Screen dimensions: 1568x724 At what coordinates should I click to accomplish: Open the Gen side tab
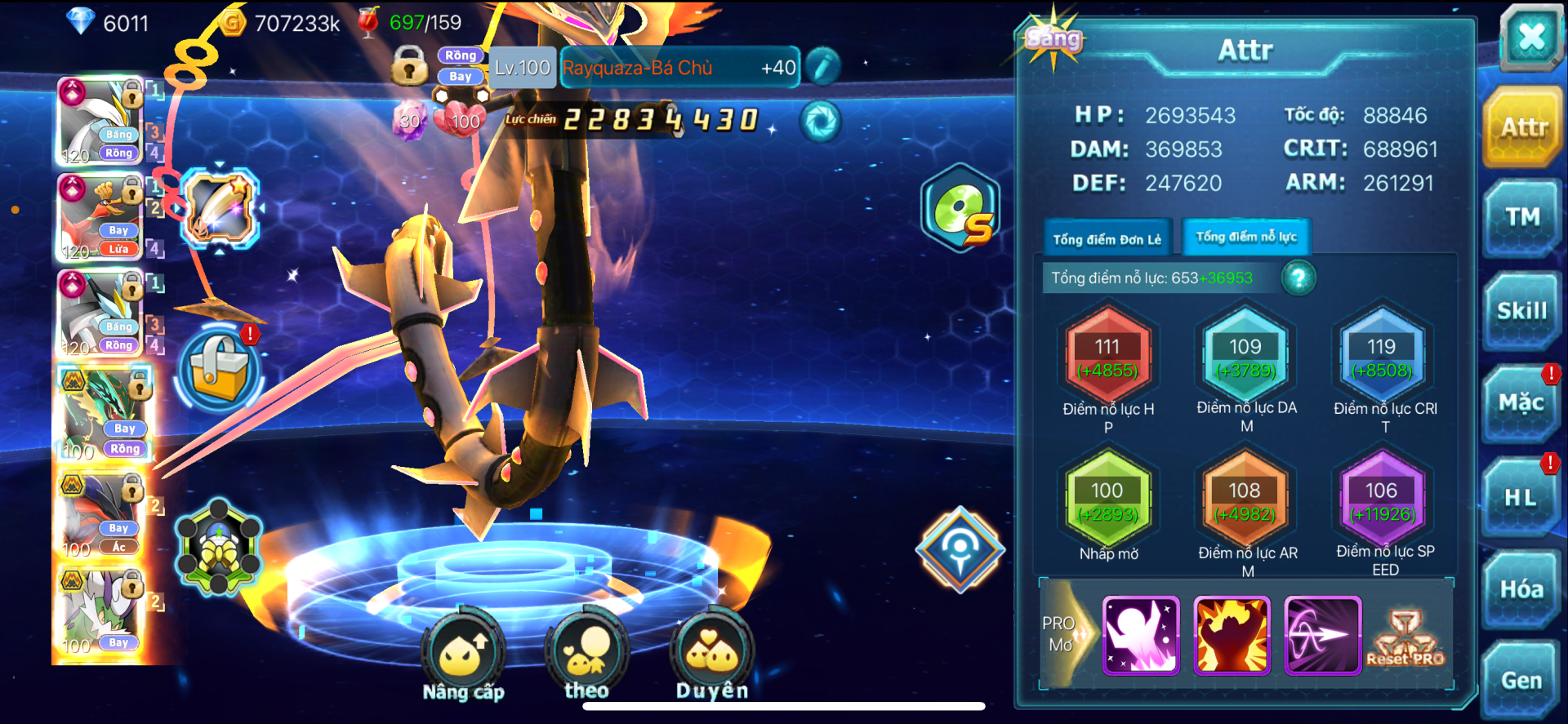pyautogui.click(x=1521, y=680)
